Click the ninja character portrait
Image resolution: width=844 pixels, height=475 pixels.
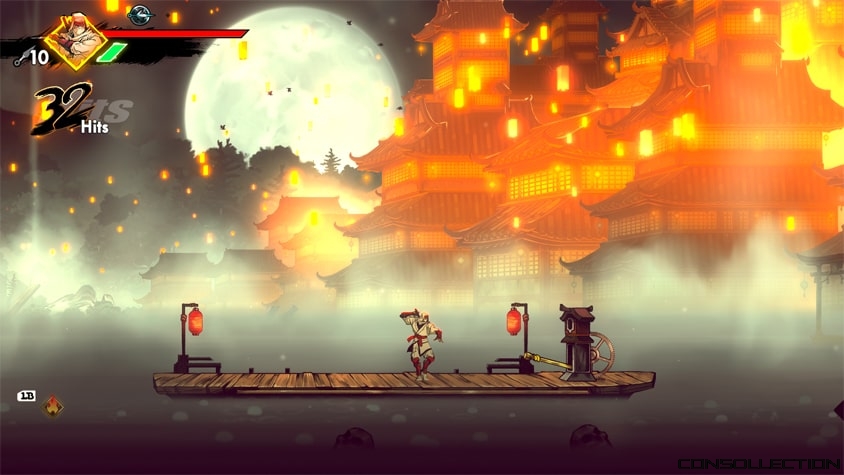[75, 40]
